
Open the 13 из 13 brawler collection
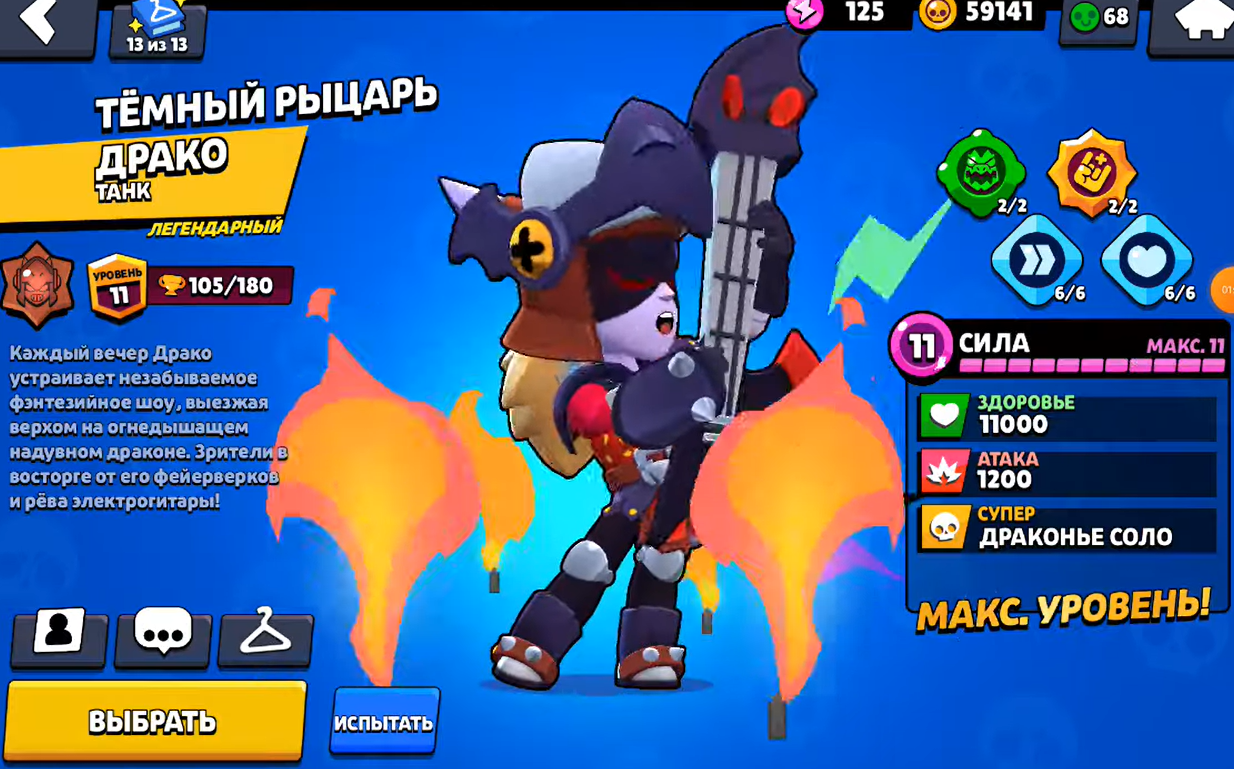(x=157, y=28)
